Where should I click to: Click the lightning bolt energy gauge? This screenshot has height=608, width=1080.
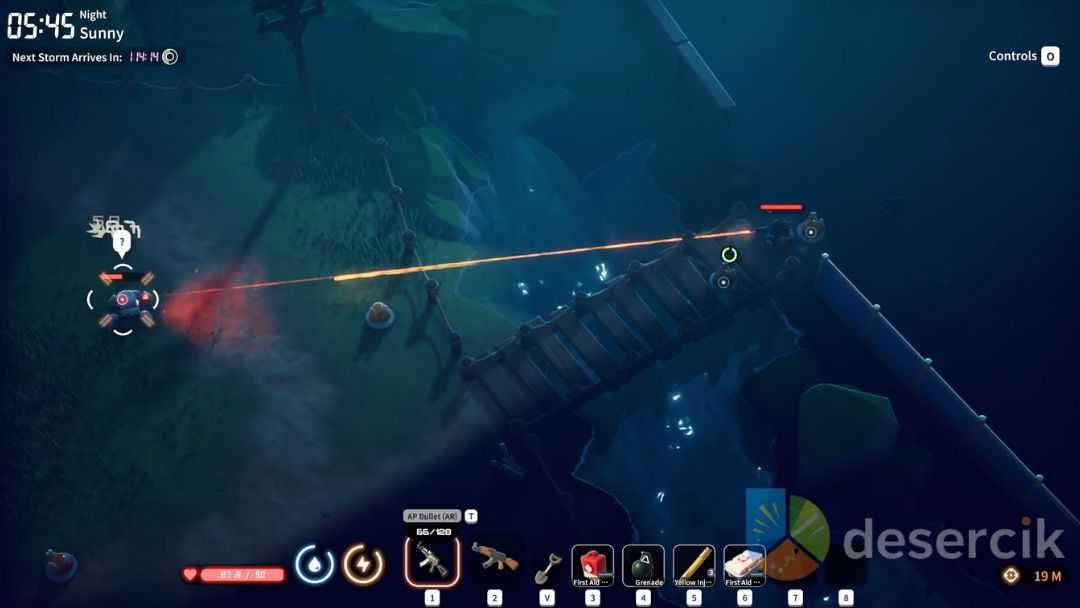[363, 564]
